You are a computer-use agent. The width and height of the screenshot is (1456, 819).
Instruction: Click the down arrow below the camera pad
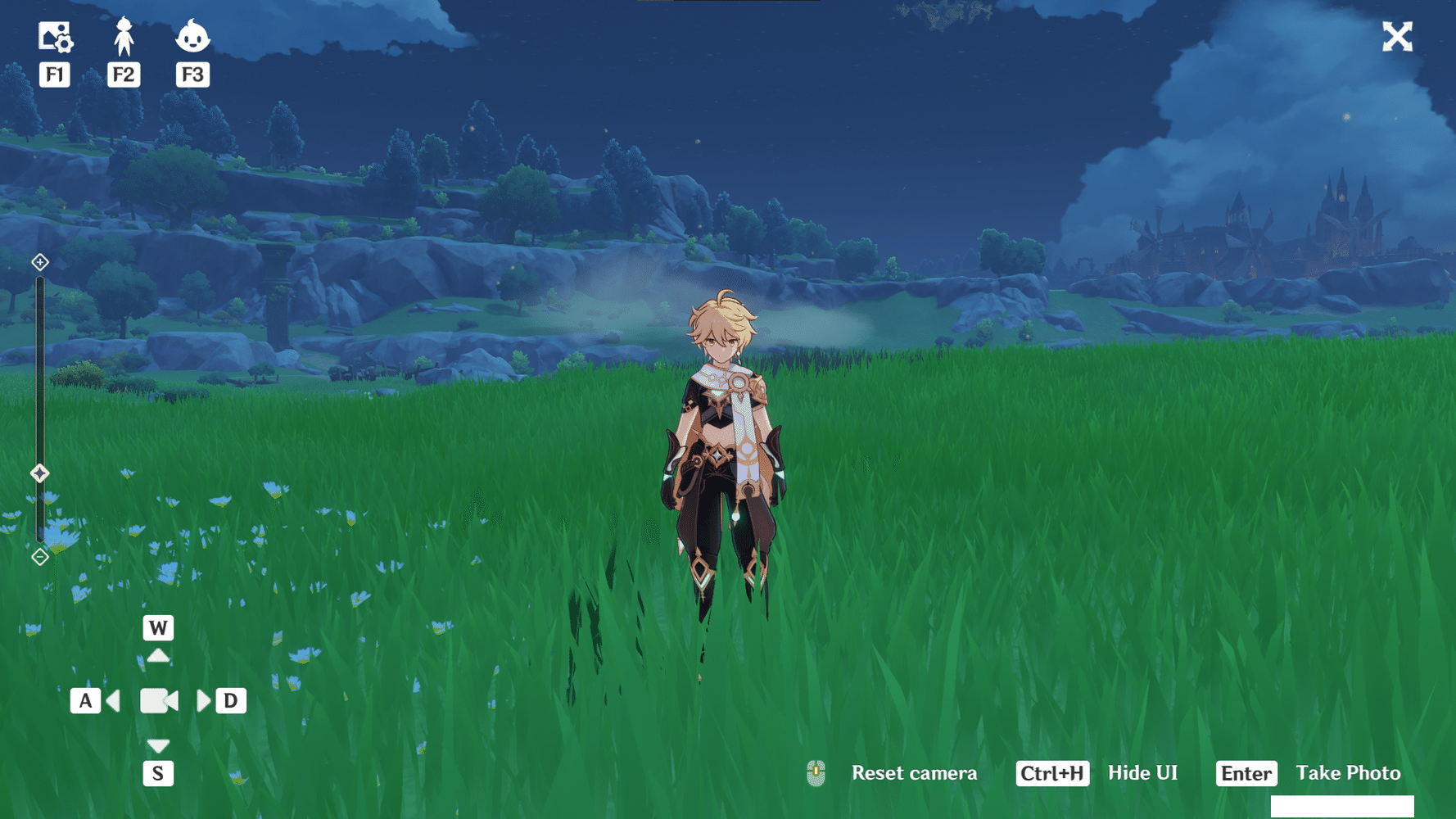[x=158, y=746]
